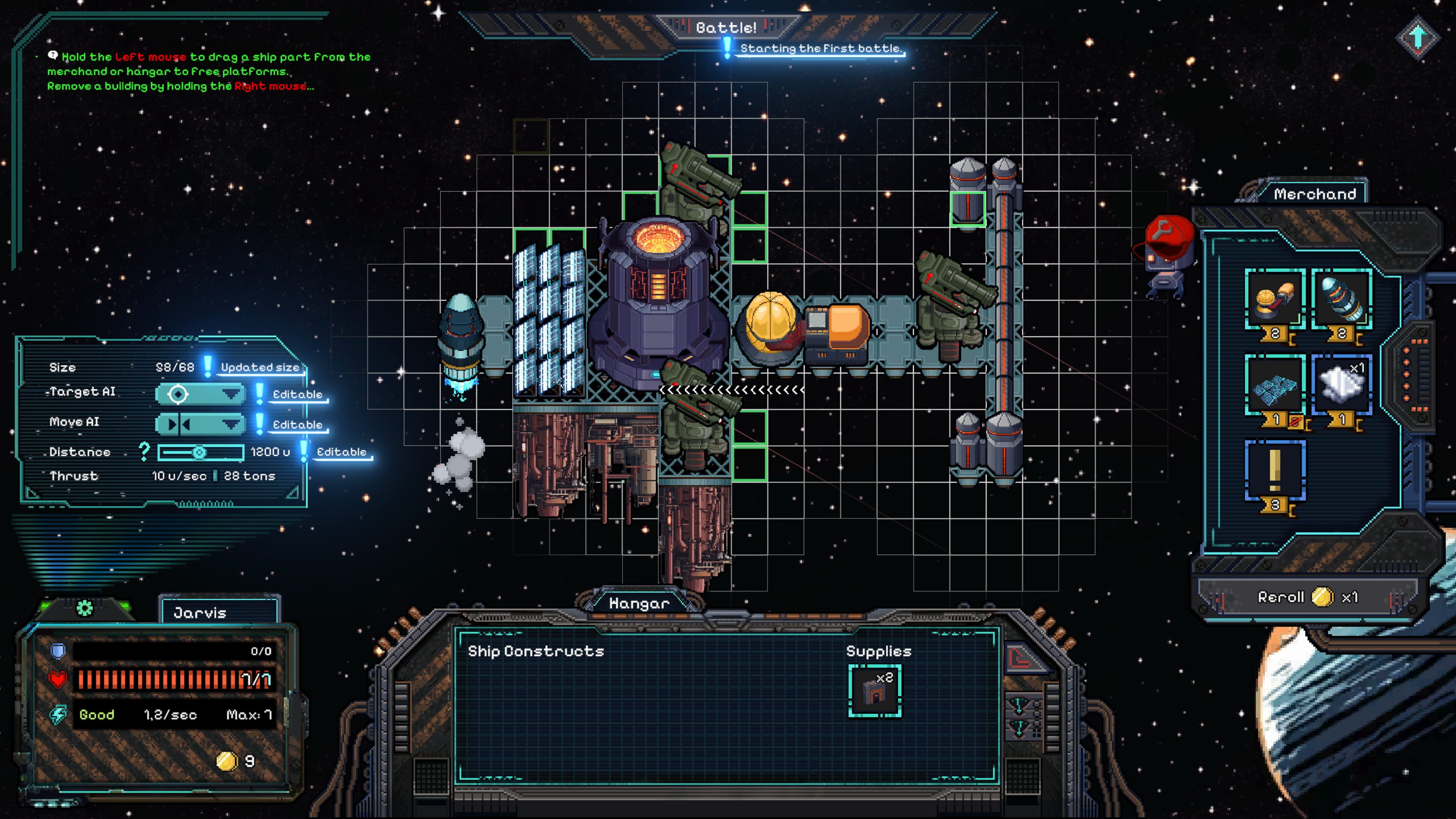The image size is (1456, 819).
Task: Show the Distance help question mark
Action: pos(144,451)
